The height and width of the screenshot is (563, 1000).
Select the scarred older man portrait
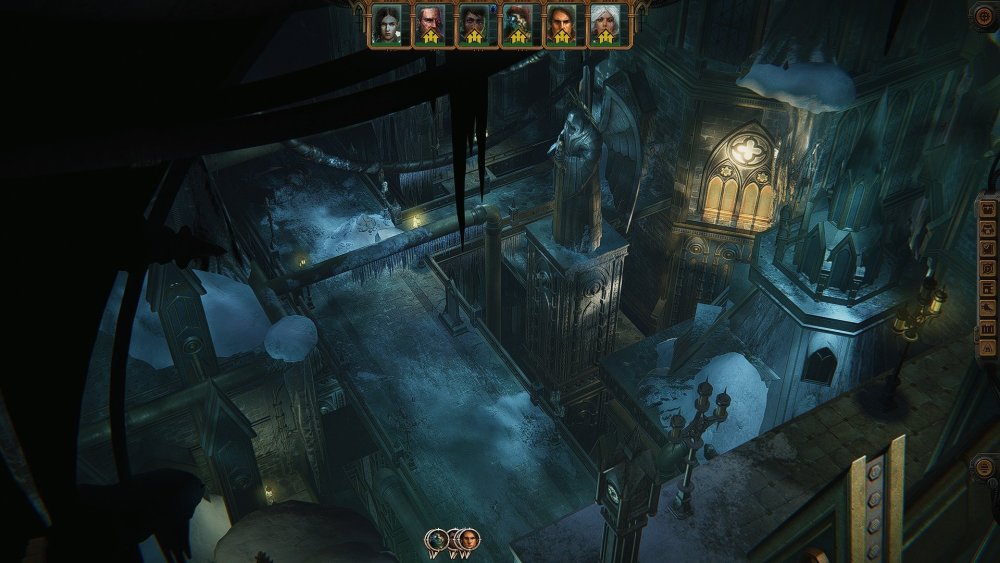coord(430,24)
